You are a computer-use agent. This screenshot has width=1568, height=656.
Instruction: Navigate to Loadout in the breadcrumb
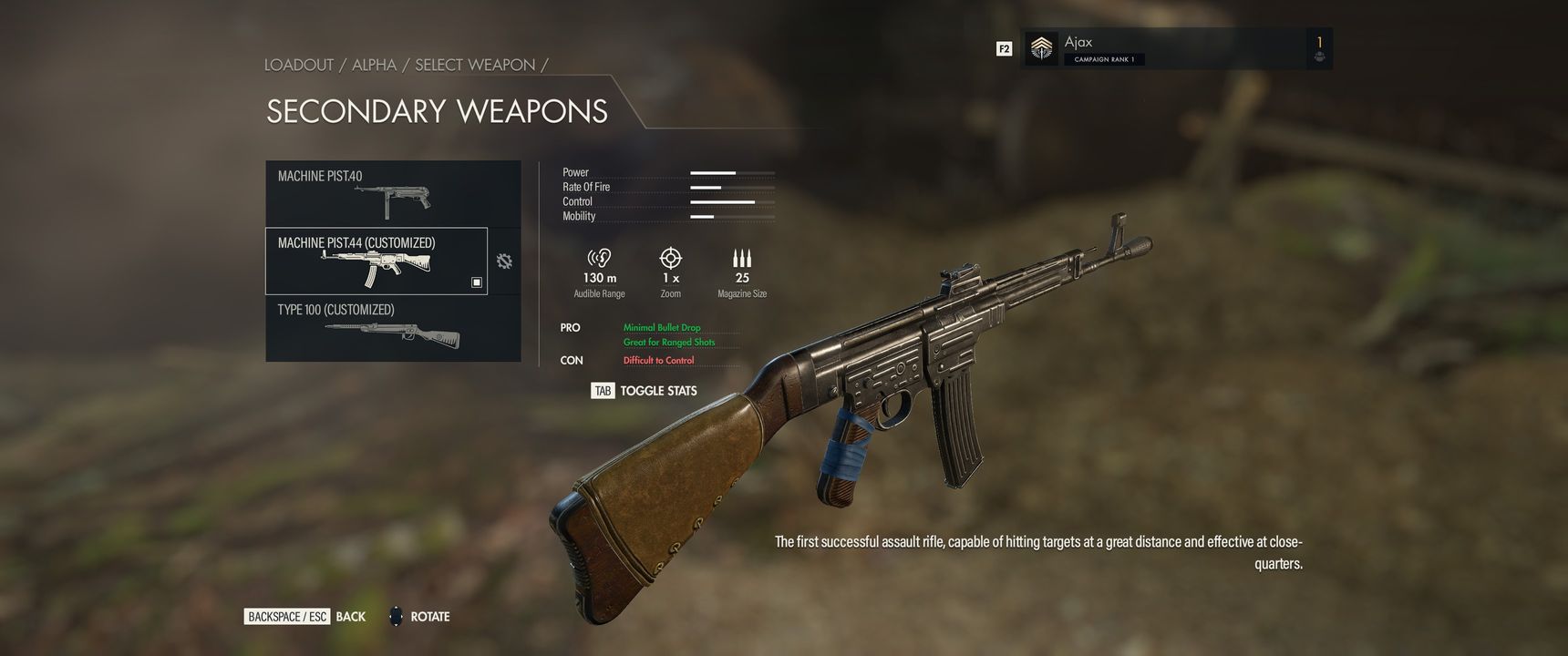pos(299,65)
